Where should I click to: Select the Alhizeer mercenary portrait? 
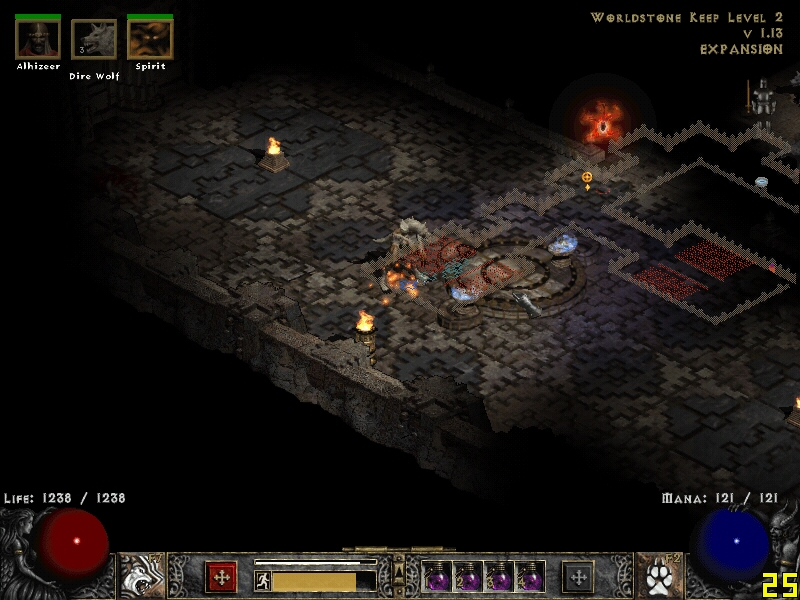38,39
